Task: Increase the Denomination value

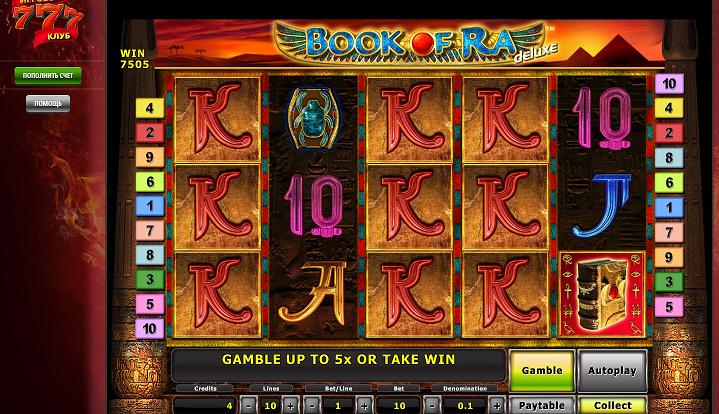Action: tap(496, 406)
